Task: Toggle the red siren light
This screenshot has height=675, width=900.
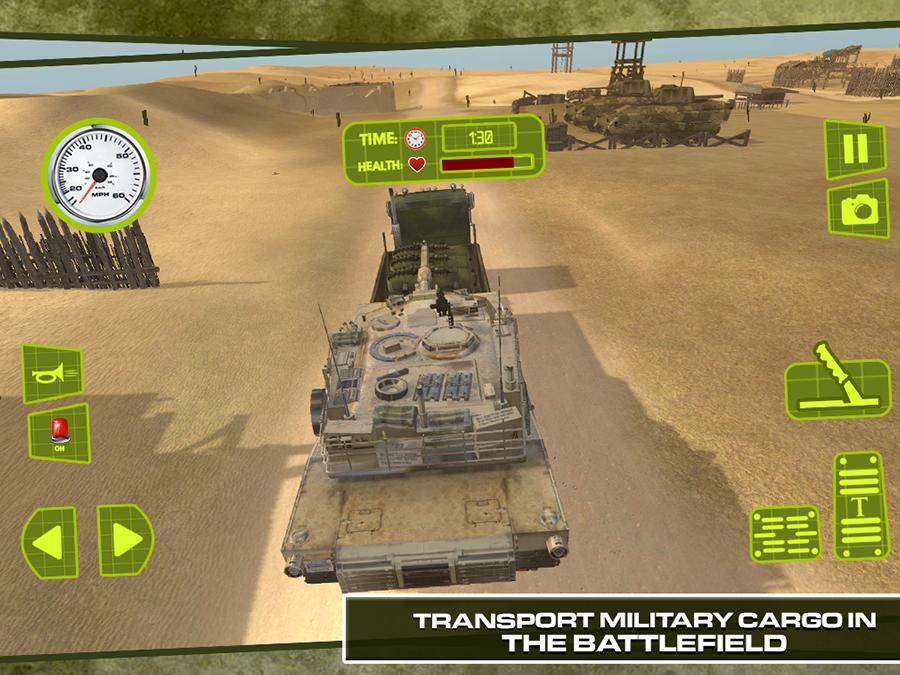Action: pos(59,434)
